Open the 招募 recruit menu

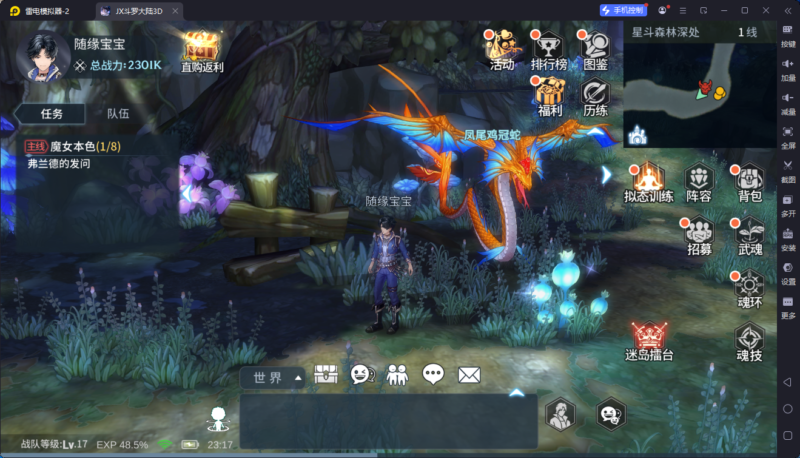tap(699, 234)
